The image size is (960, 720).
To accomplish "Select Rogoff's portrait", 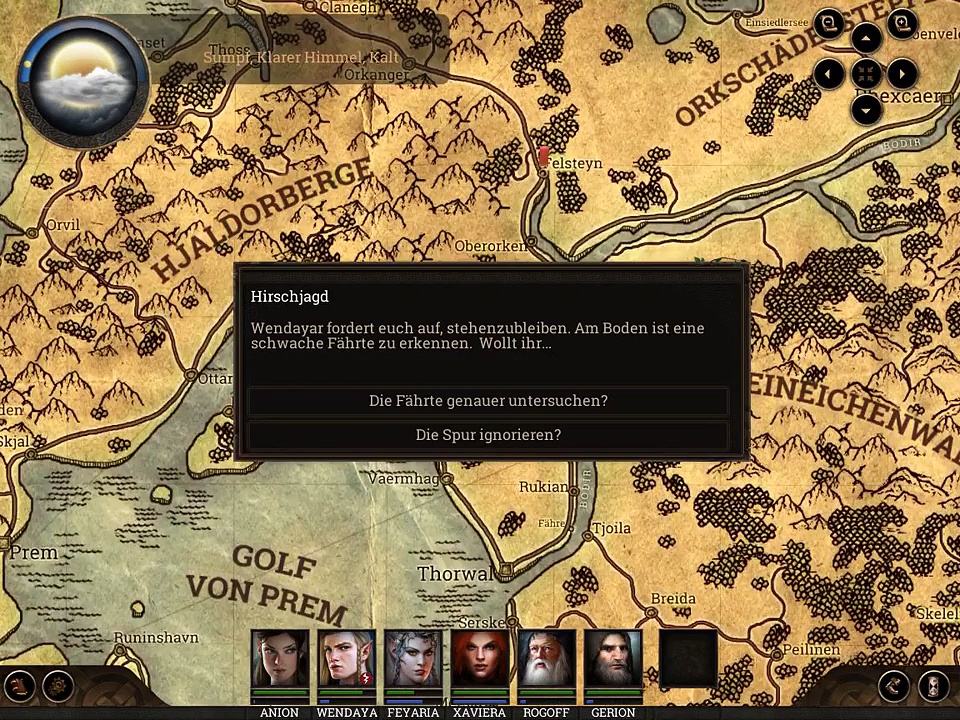I will point(547,658).
